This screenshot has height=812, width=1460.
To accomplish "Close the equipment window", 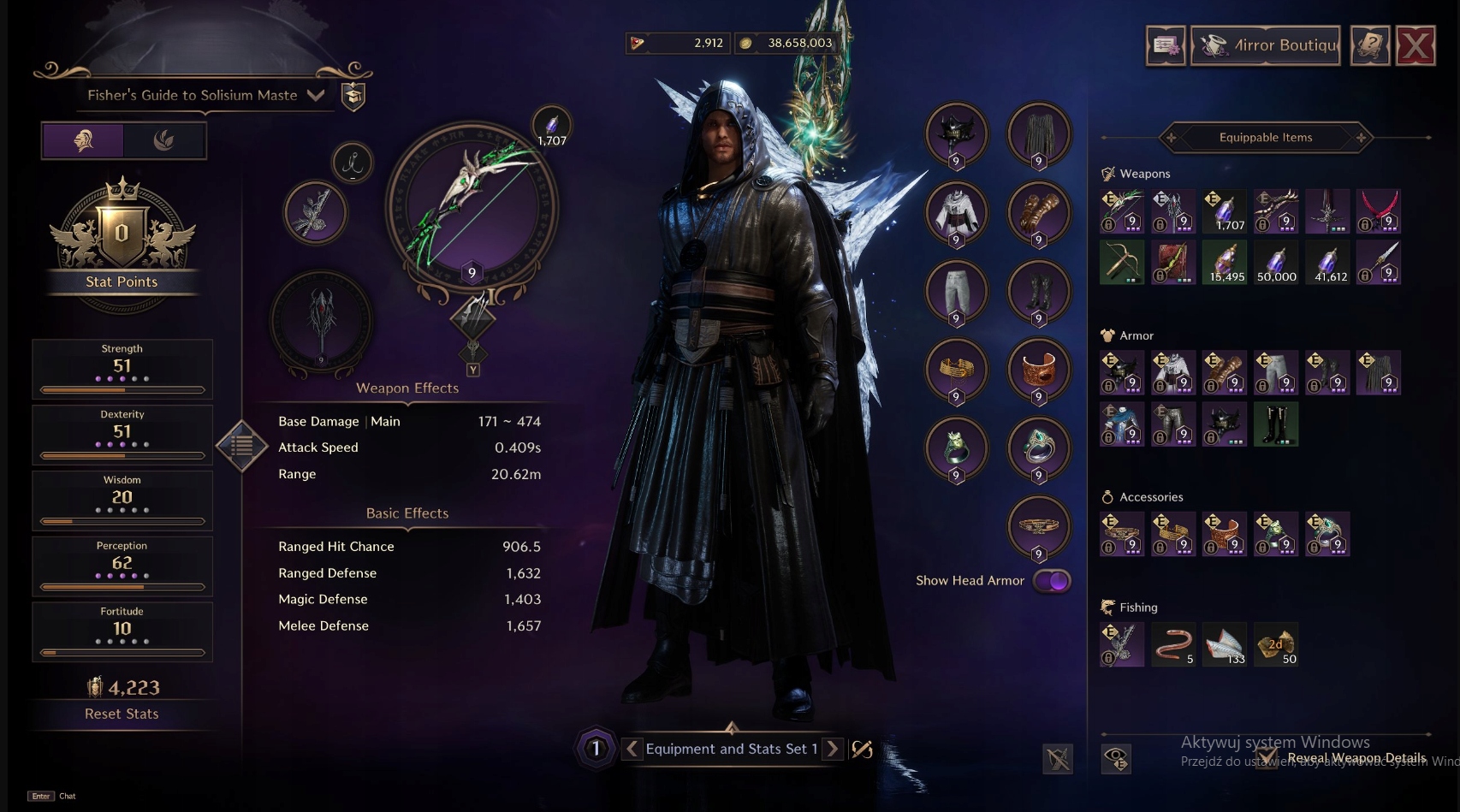I will 1415,45.
